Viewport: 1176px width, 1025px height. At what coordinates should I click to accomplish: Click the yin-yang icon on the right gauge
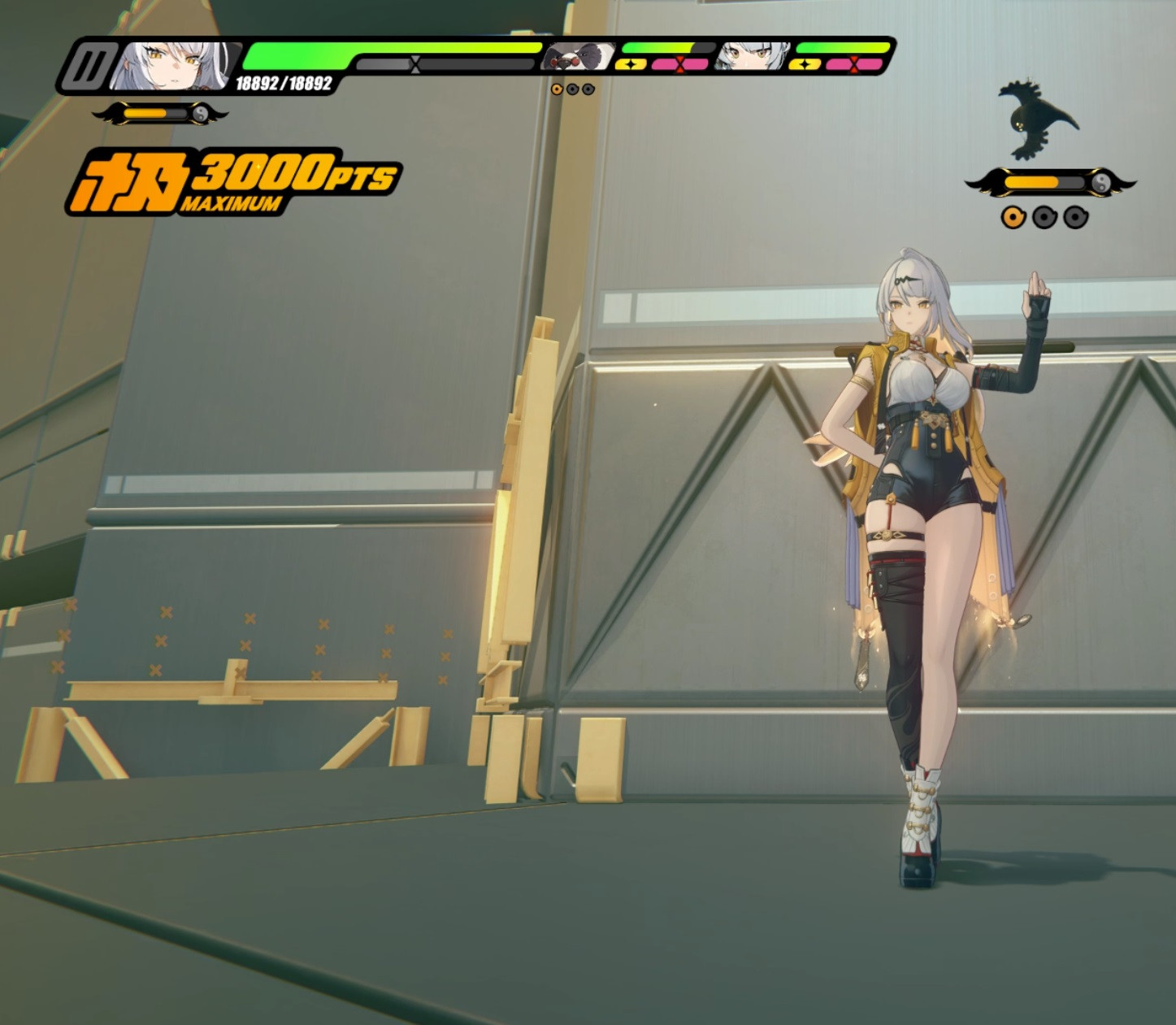(x=1100, y=182)
